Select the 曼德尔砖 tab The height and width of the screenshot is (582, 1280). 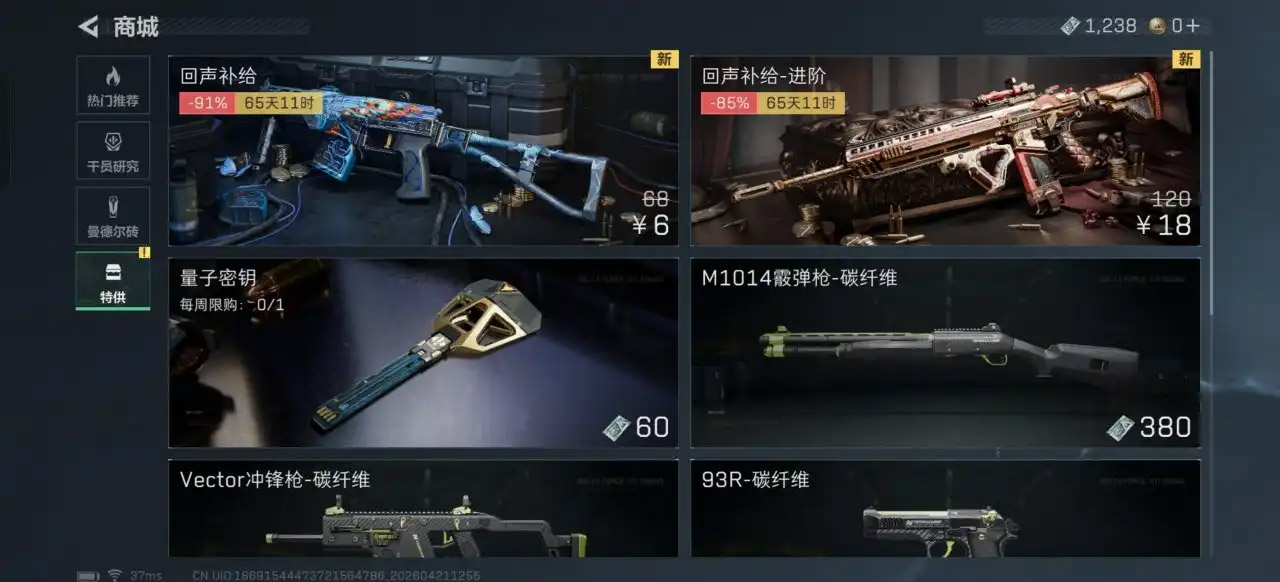click(113, 216)
